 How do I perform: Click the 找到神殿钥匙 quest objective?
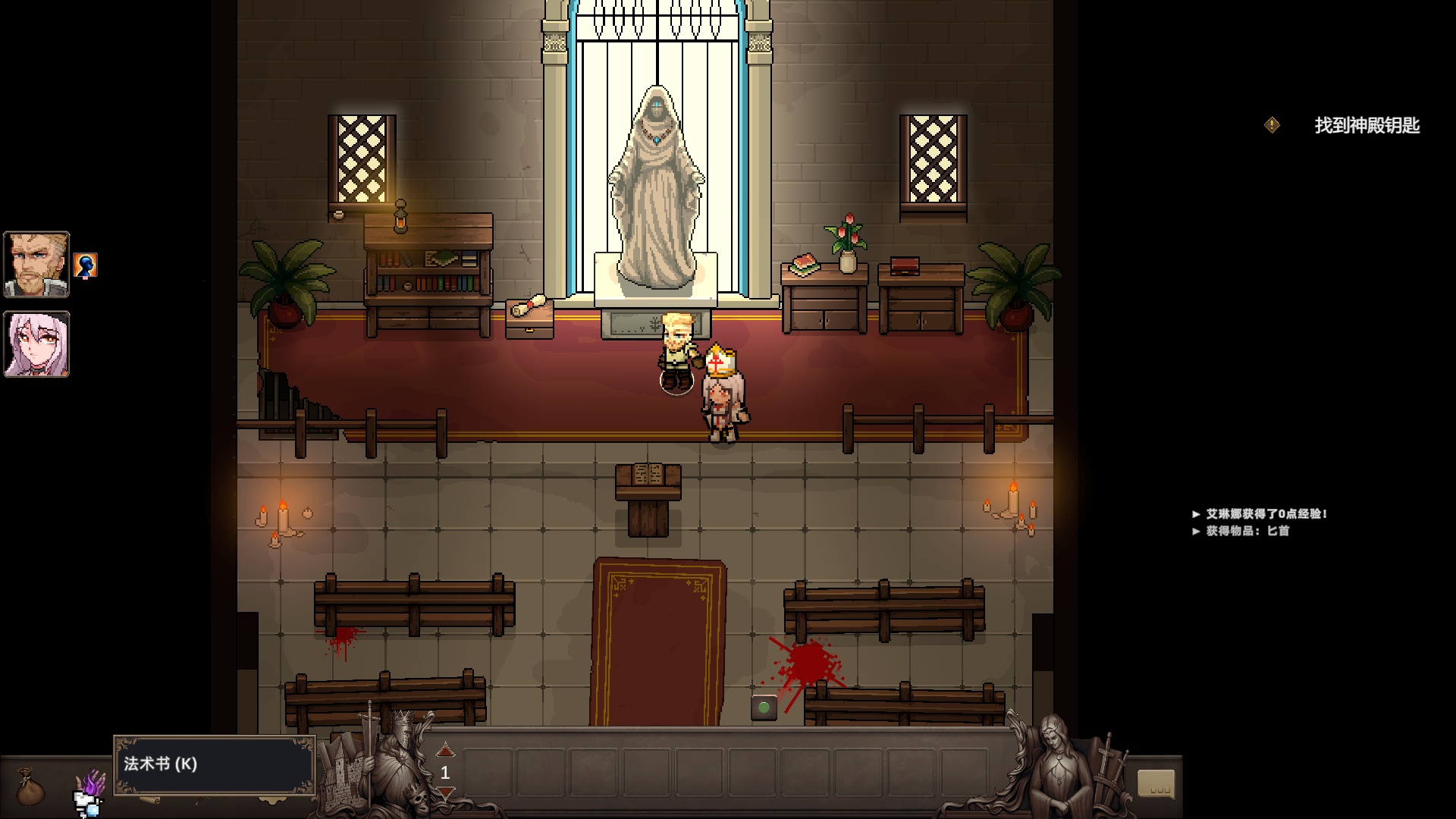(1367, 126)
